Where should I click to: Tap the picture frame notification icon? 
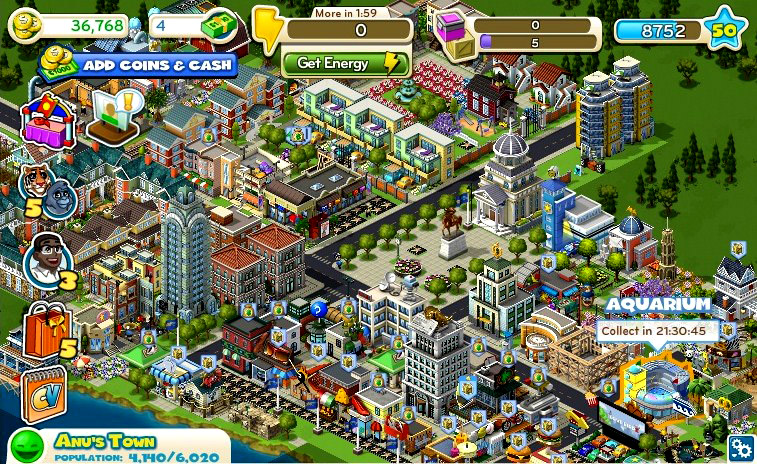click(x=112, y=116)
